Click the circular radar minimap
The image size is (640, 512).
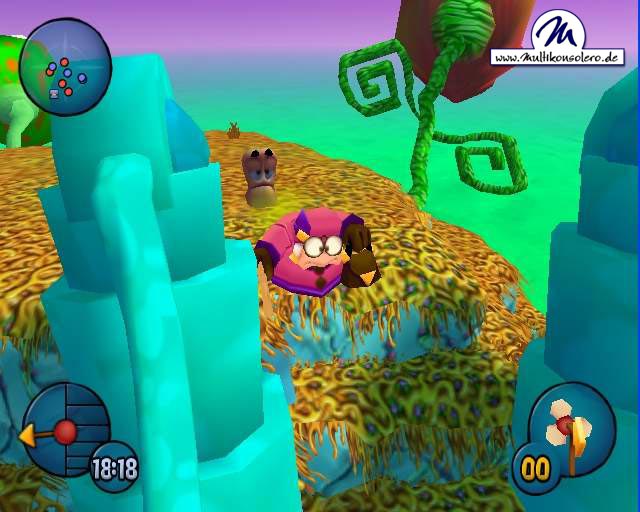coord(65,68)
